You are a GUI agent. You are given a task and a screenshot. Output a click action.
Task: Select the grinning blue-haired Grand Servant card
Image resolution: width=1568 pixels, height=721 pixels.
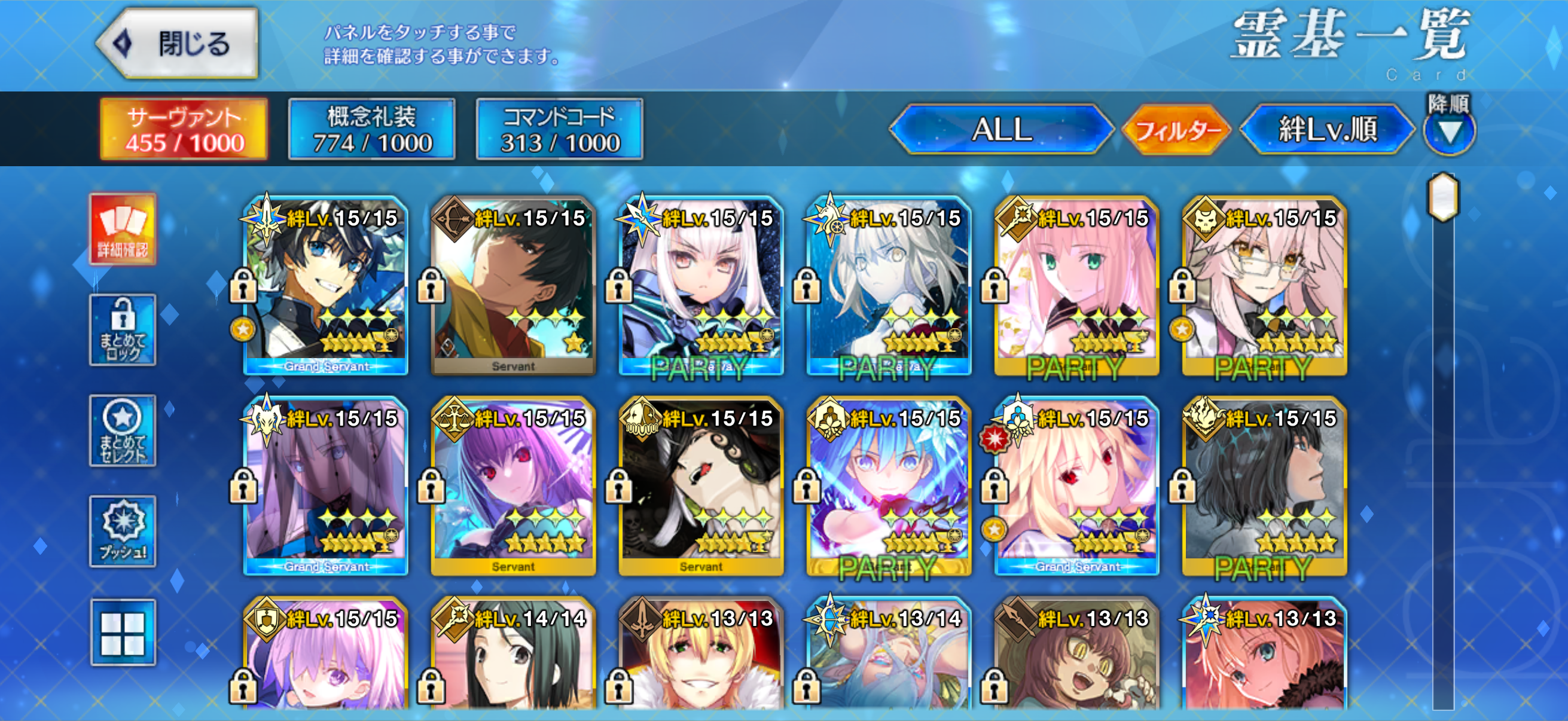[326, 286]
